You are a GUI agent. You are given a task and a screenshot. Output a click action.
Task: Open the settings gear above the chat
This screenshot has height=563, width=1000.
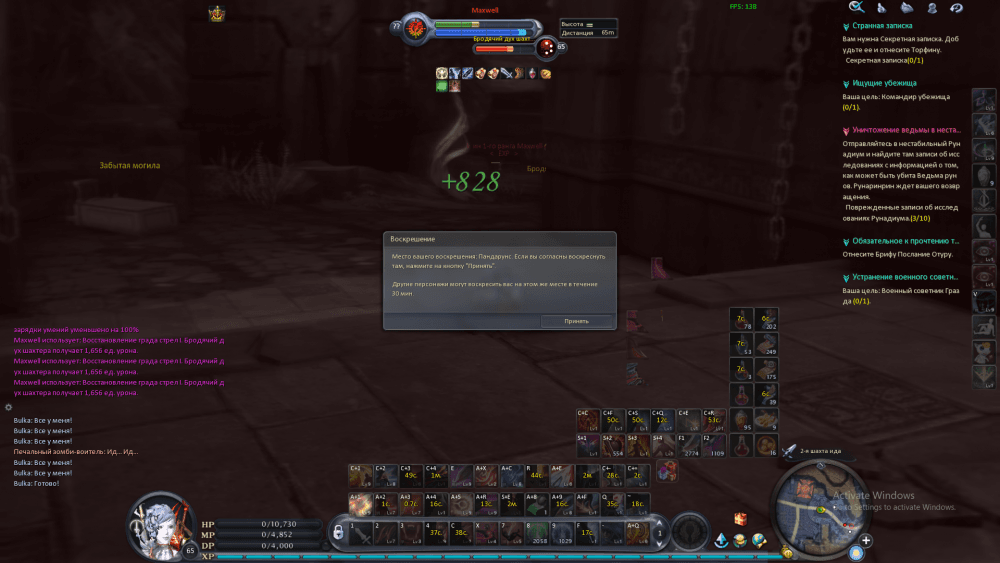tap(8, 407)
